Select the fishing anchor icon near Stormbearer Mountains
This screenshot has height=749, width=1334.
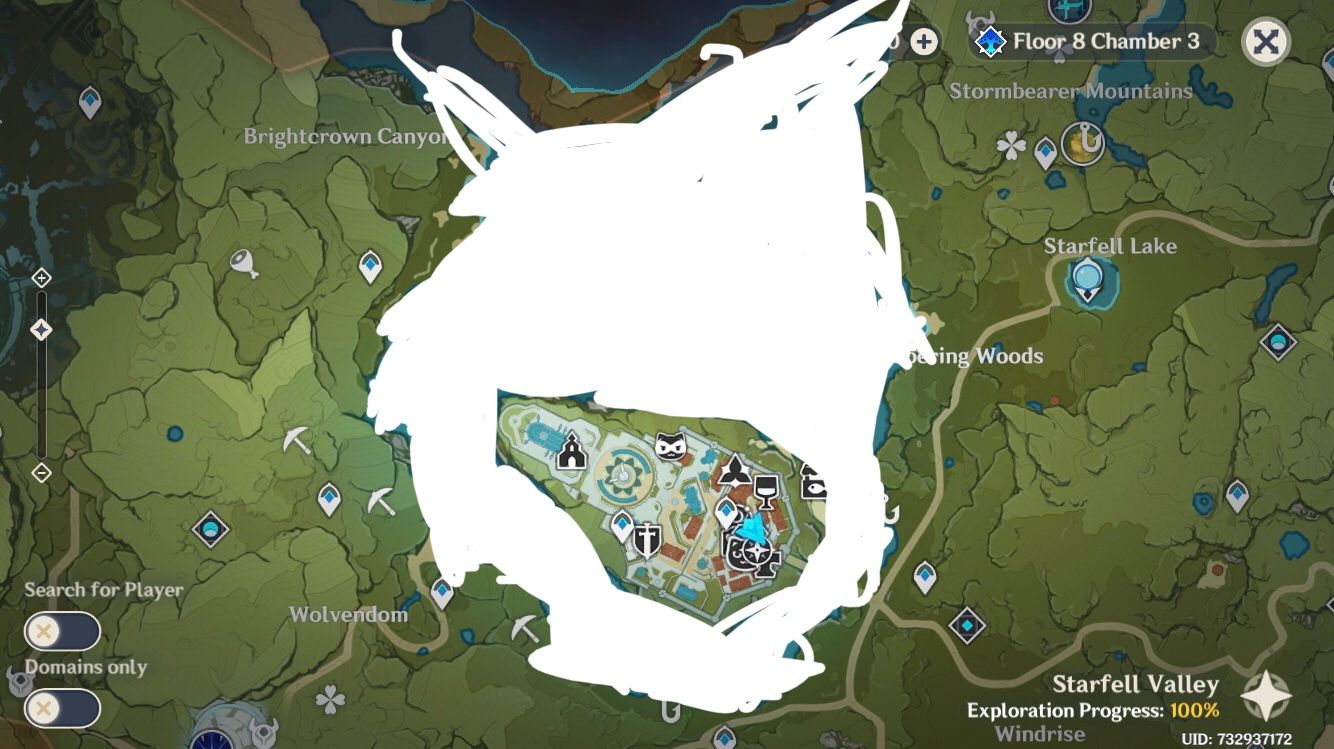(x=1085, y=142)
